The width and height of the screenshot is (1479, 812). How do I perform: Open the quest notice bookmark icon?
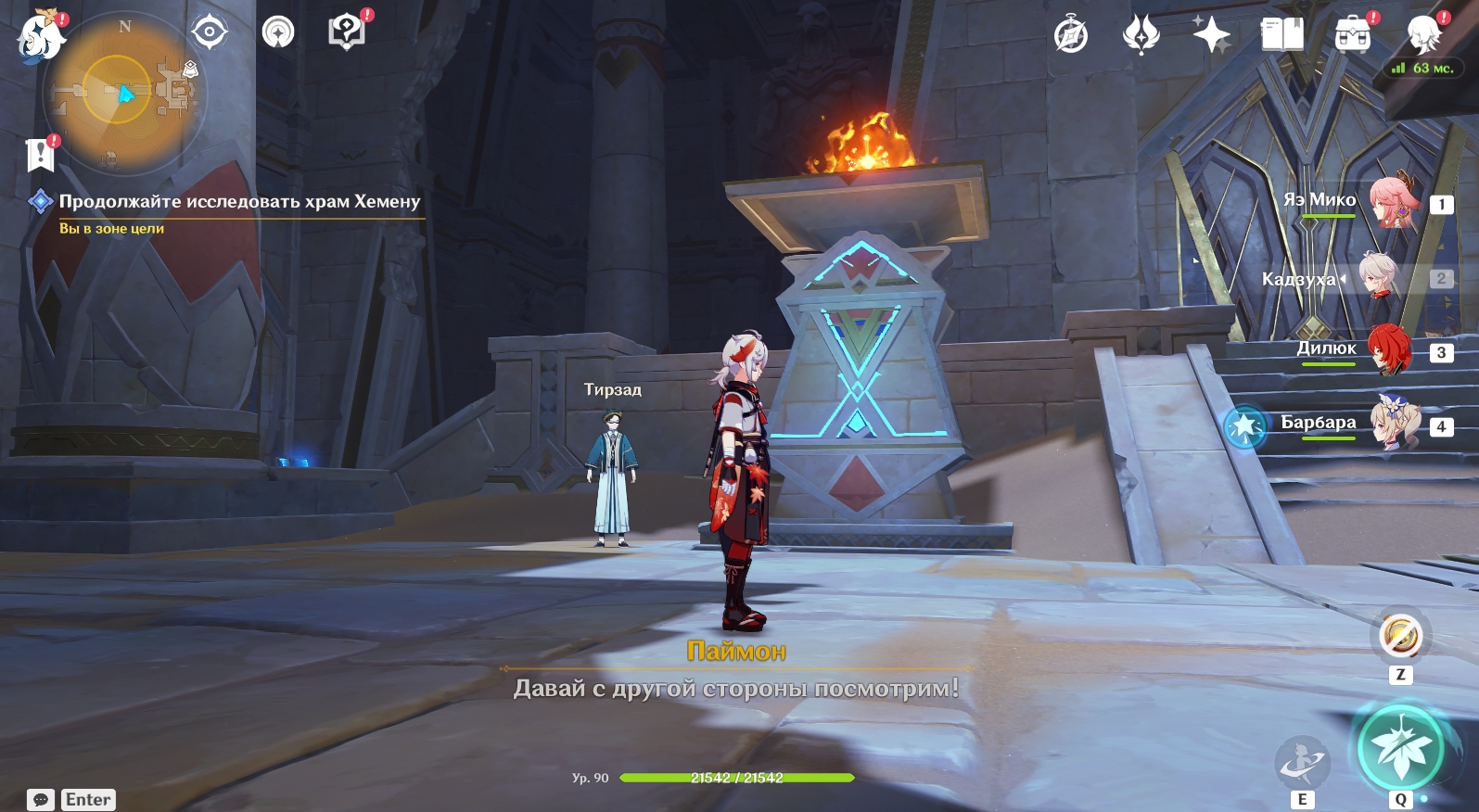pyautogui.click(x=41, y=155)
